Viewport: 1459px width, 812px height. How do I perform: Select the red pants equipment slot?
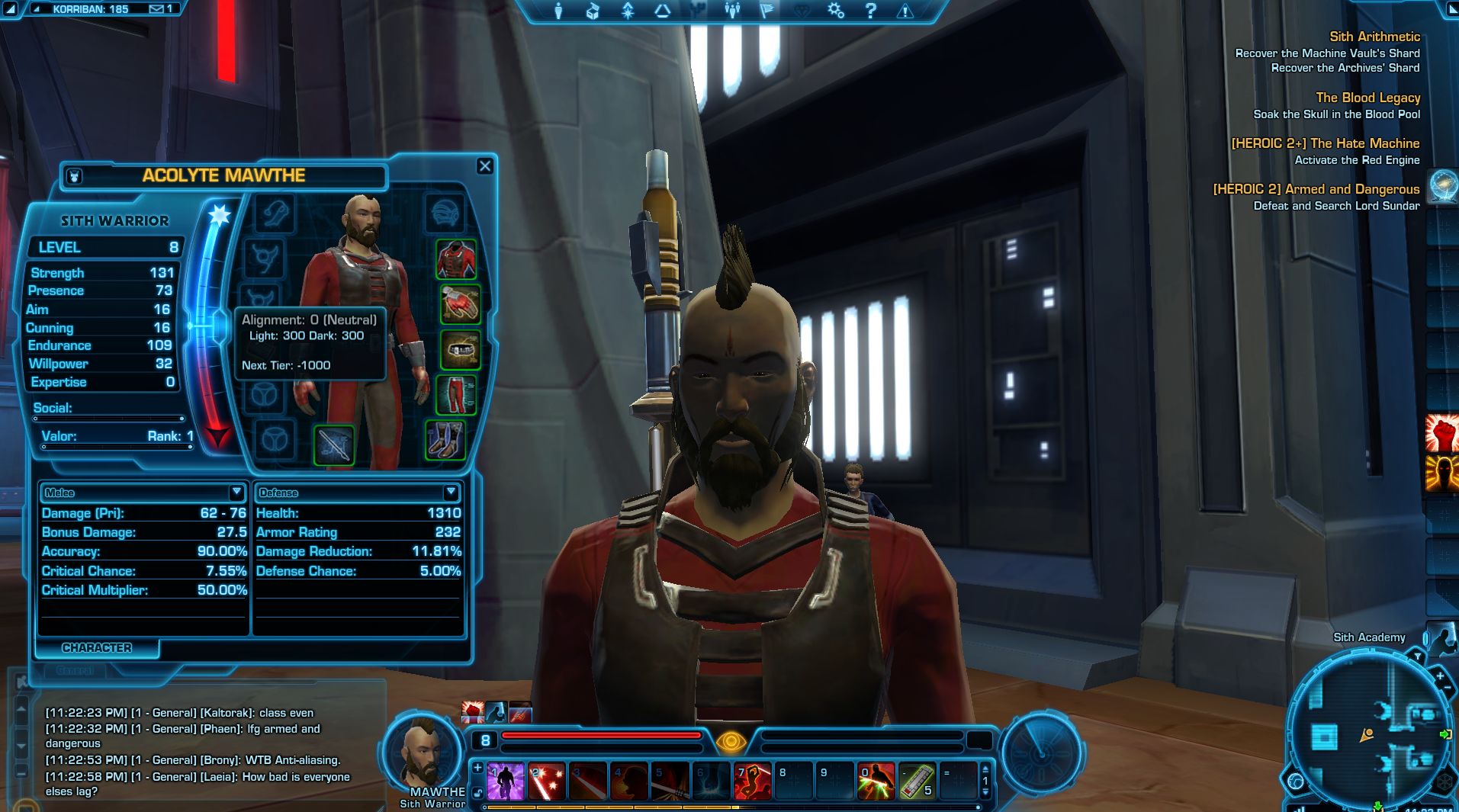[x=457, y=395]
